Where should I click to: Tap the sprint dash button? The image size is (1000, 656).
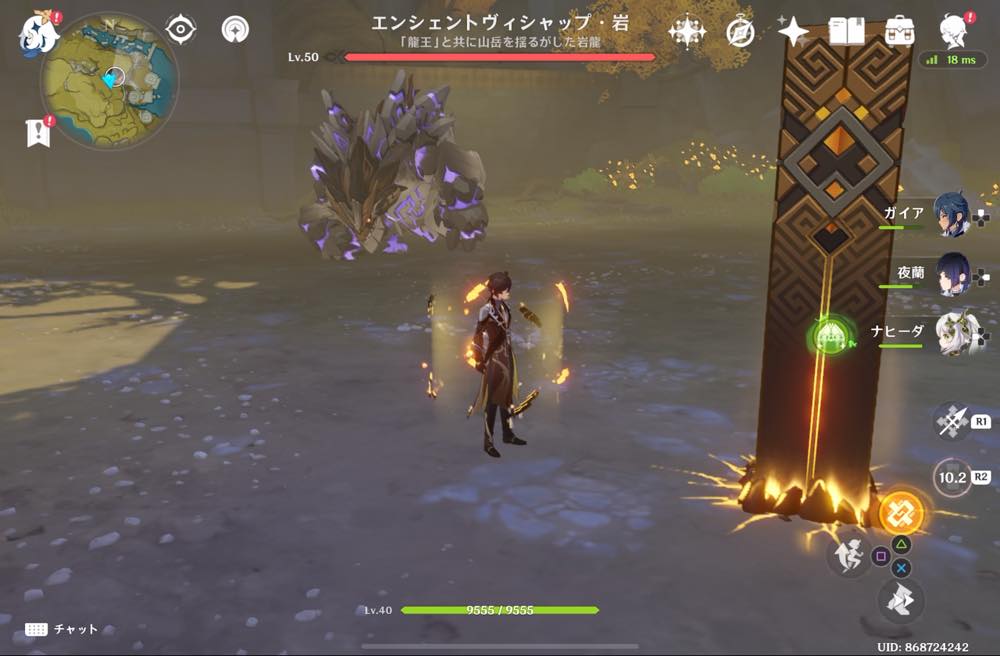900,601
